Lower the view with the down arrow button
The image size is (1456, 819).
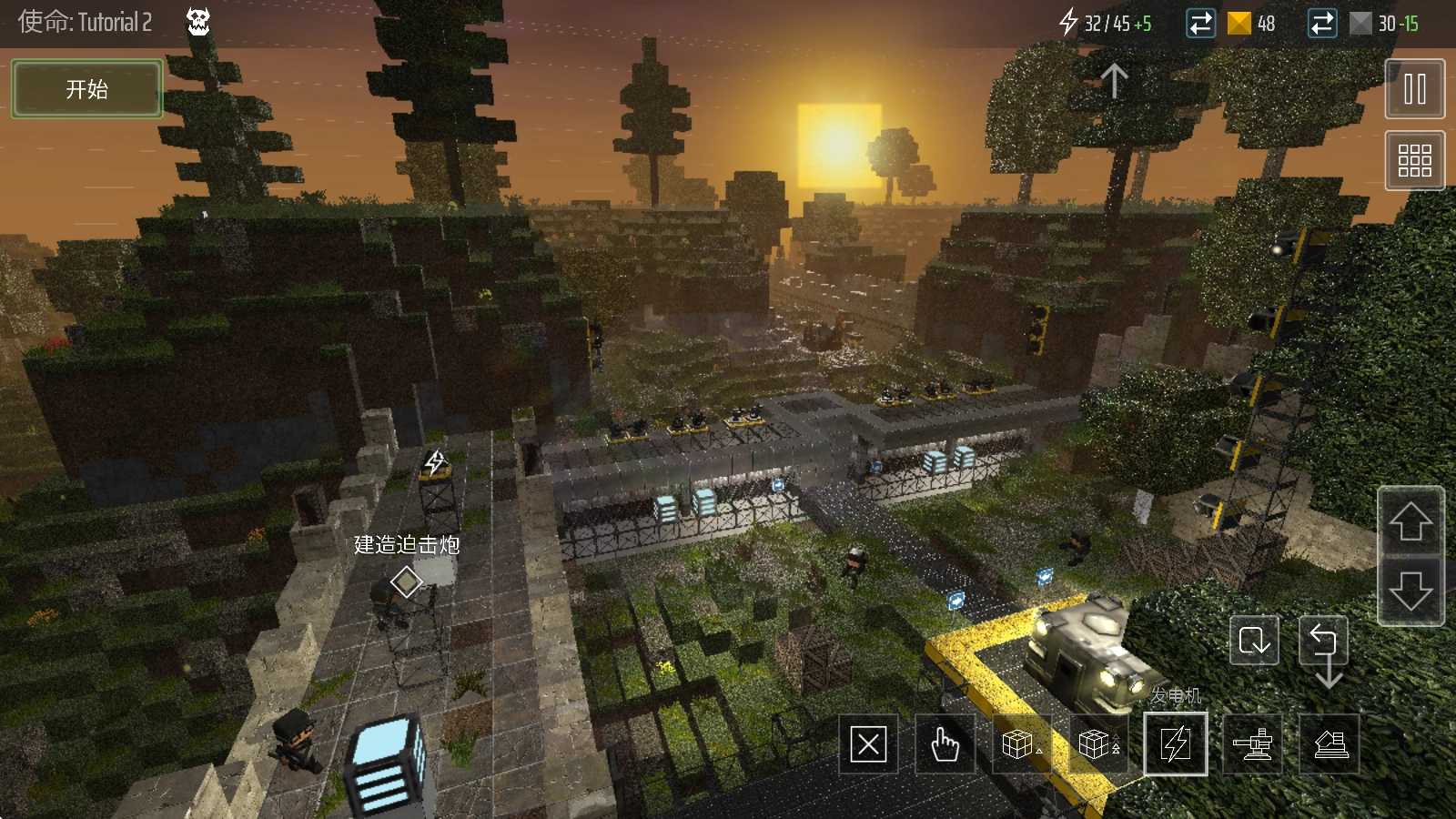(x=1410, y=591)
